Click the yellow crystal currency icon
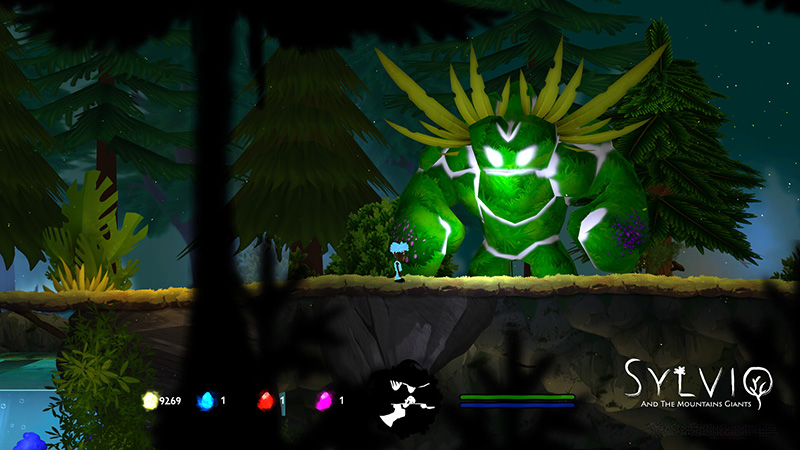Viewport: 800px width, 450px height. 151,401
